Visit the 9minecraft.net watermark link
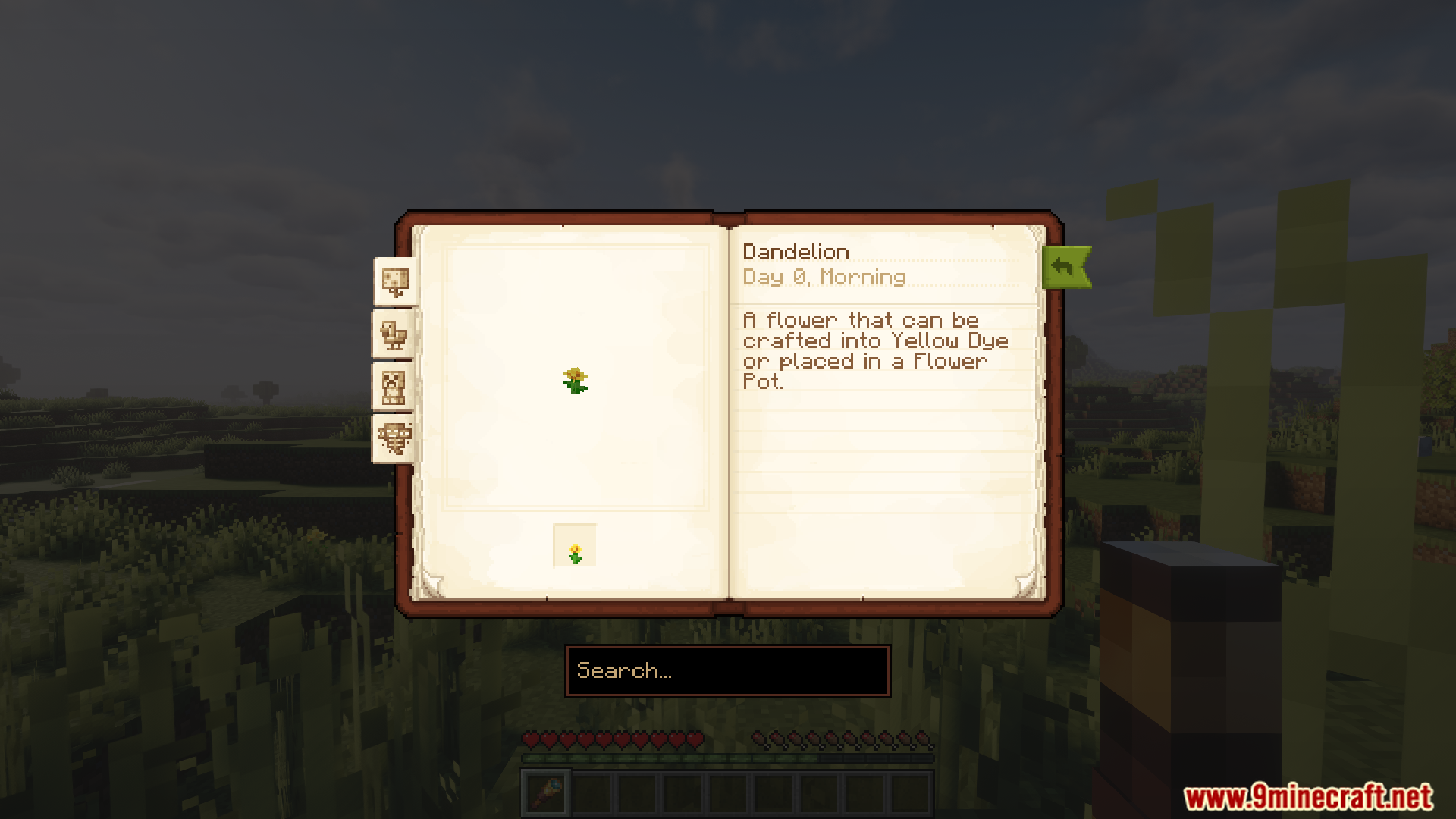Image resolution: width=1456 pixels, height=819 pixels. pos(1308,797)
